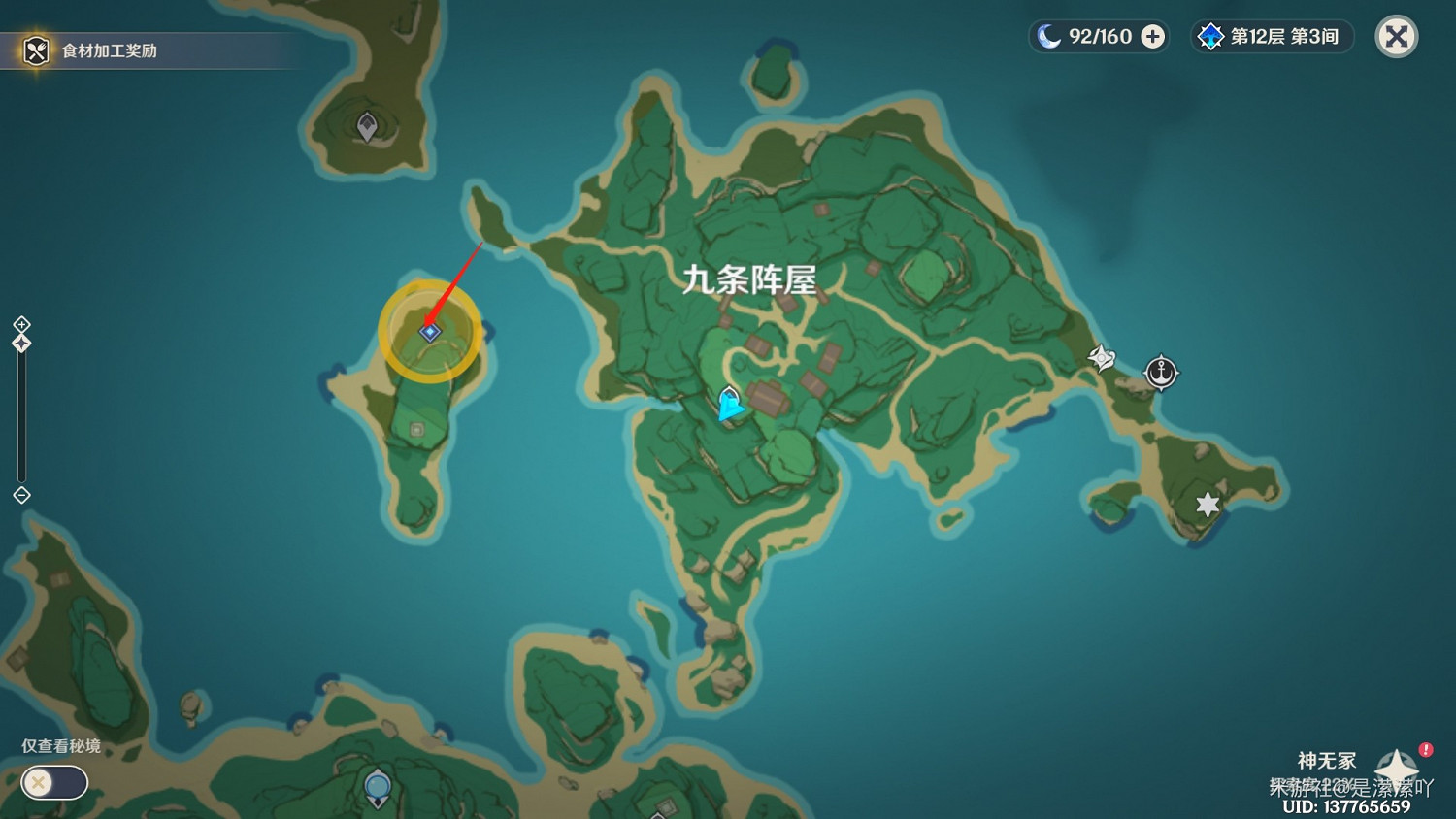Click the white star Shrine marker
1456x819 pixels.
point(1205,504)
